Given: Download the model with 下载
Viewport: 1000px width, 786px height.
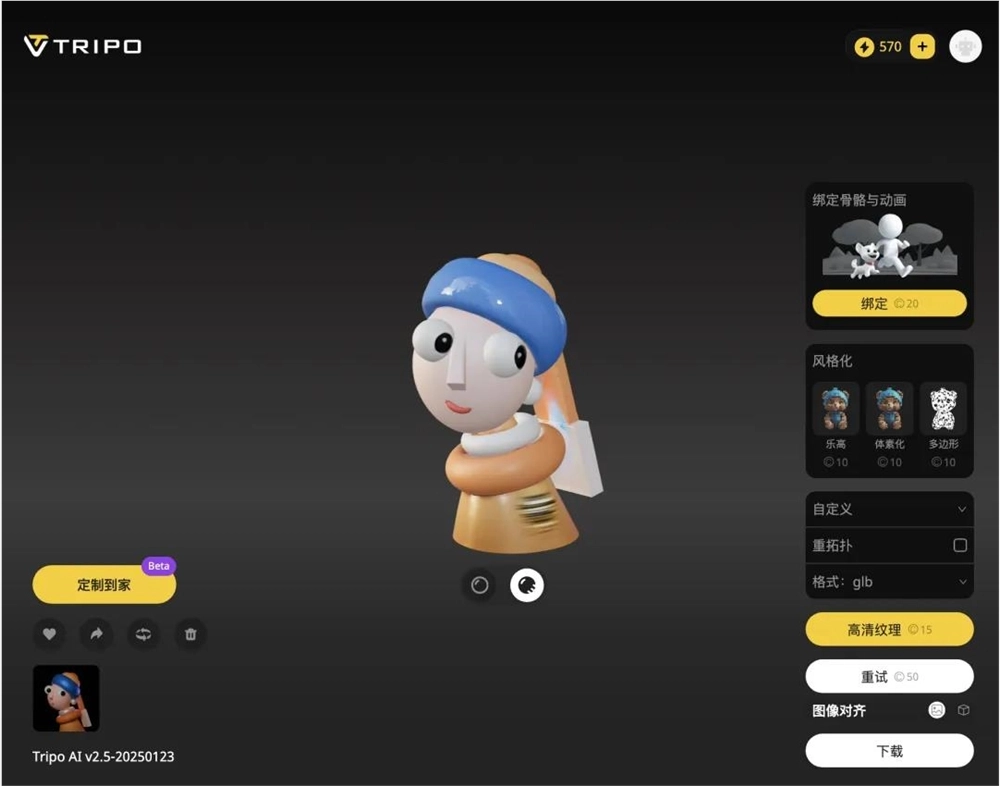Looking at the screenshot, I should [889, 751].
